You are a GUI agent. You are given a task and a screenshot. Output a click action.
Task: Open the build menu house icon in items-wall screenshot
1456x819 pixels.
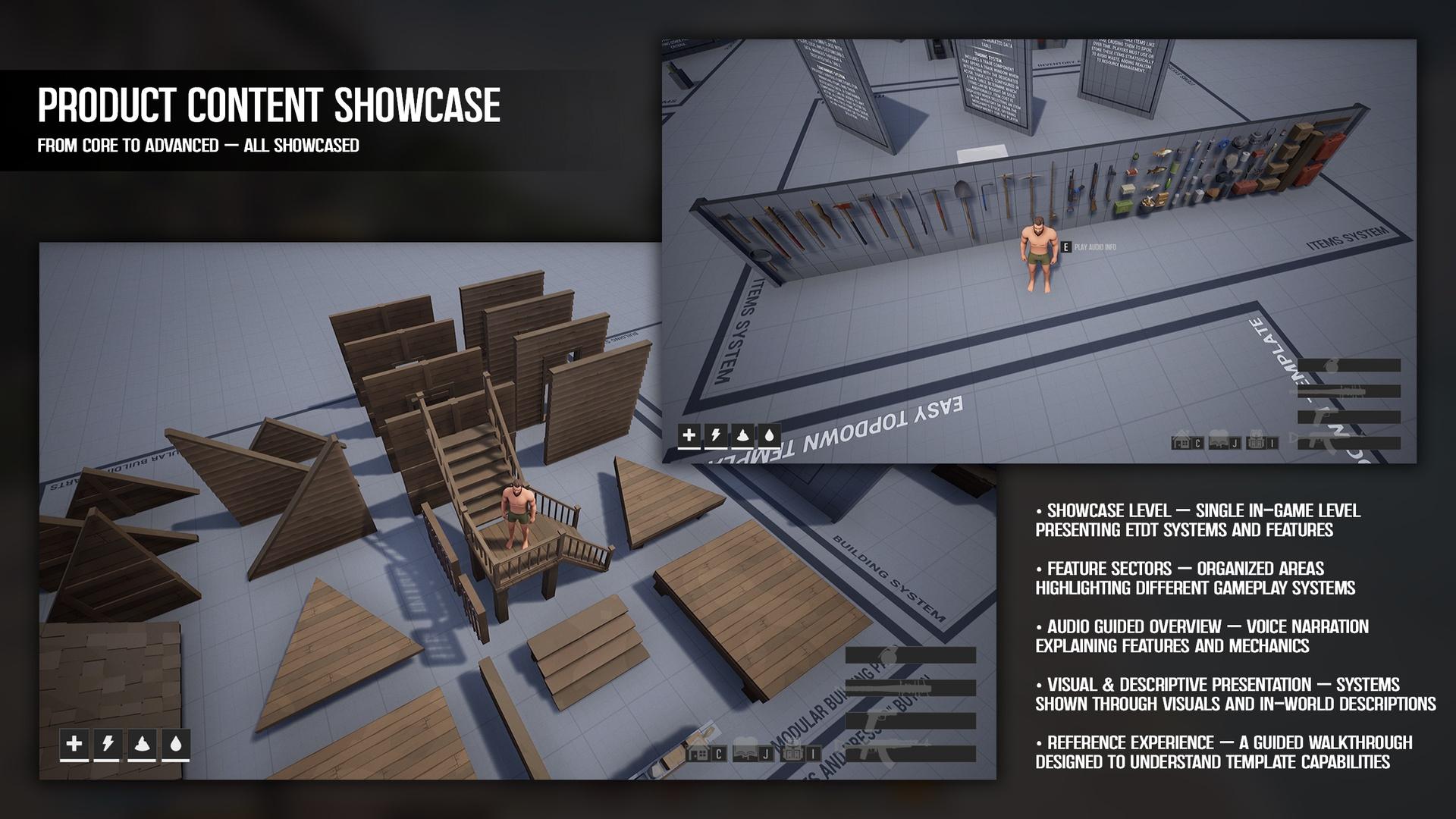(x=1180, y=442)
